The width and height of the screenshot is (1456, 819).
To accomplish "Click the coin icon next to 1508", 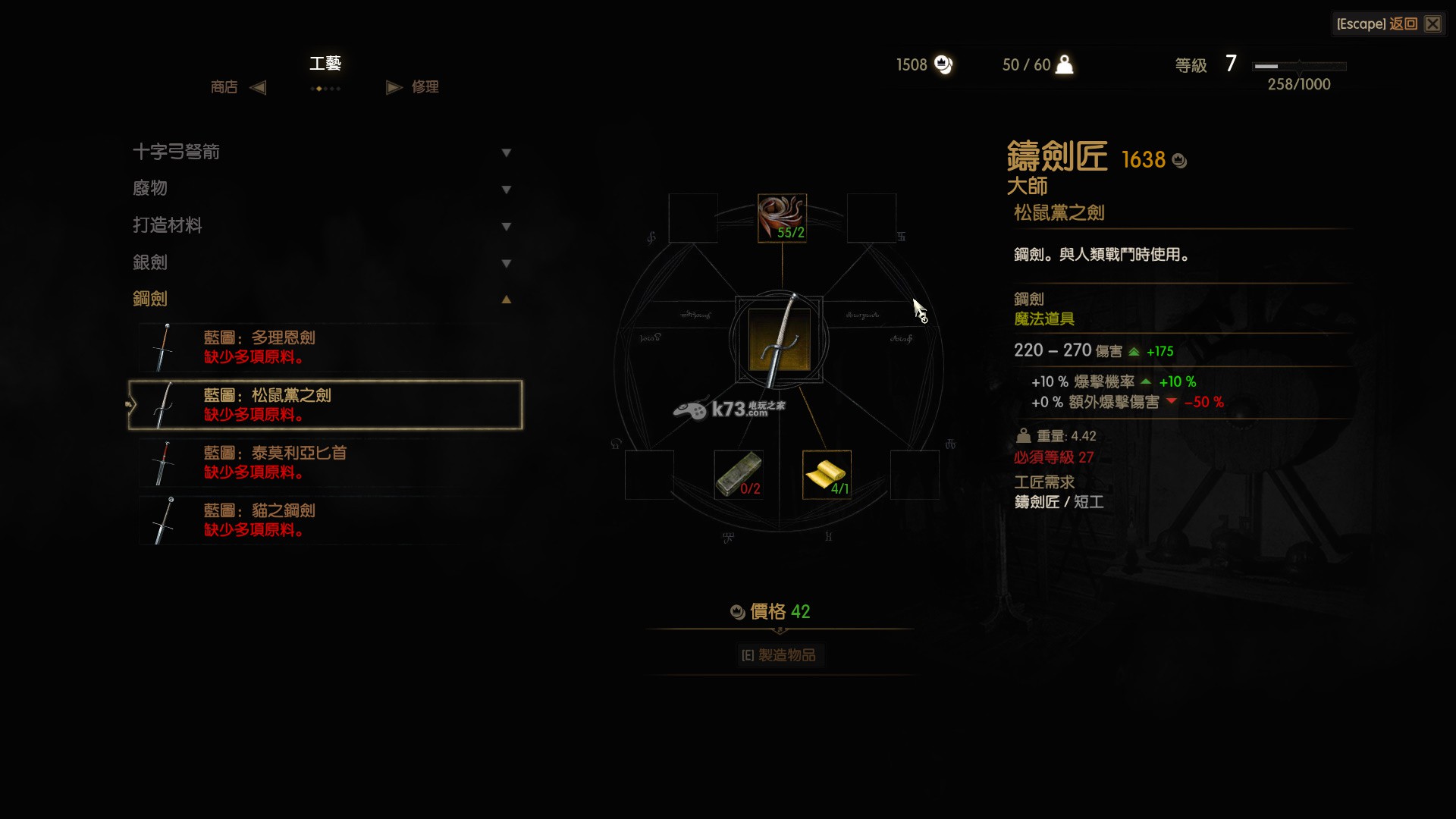I will pos(943,65).
